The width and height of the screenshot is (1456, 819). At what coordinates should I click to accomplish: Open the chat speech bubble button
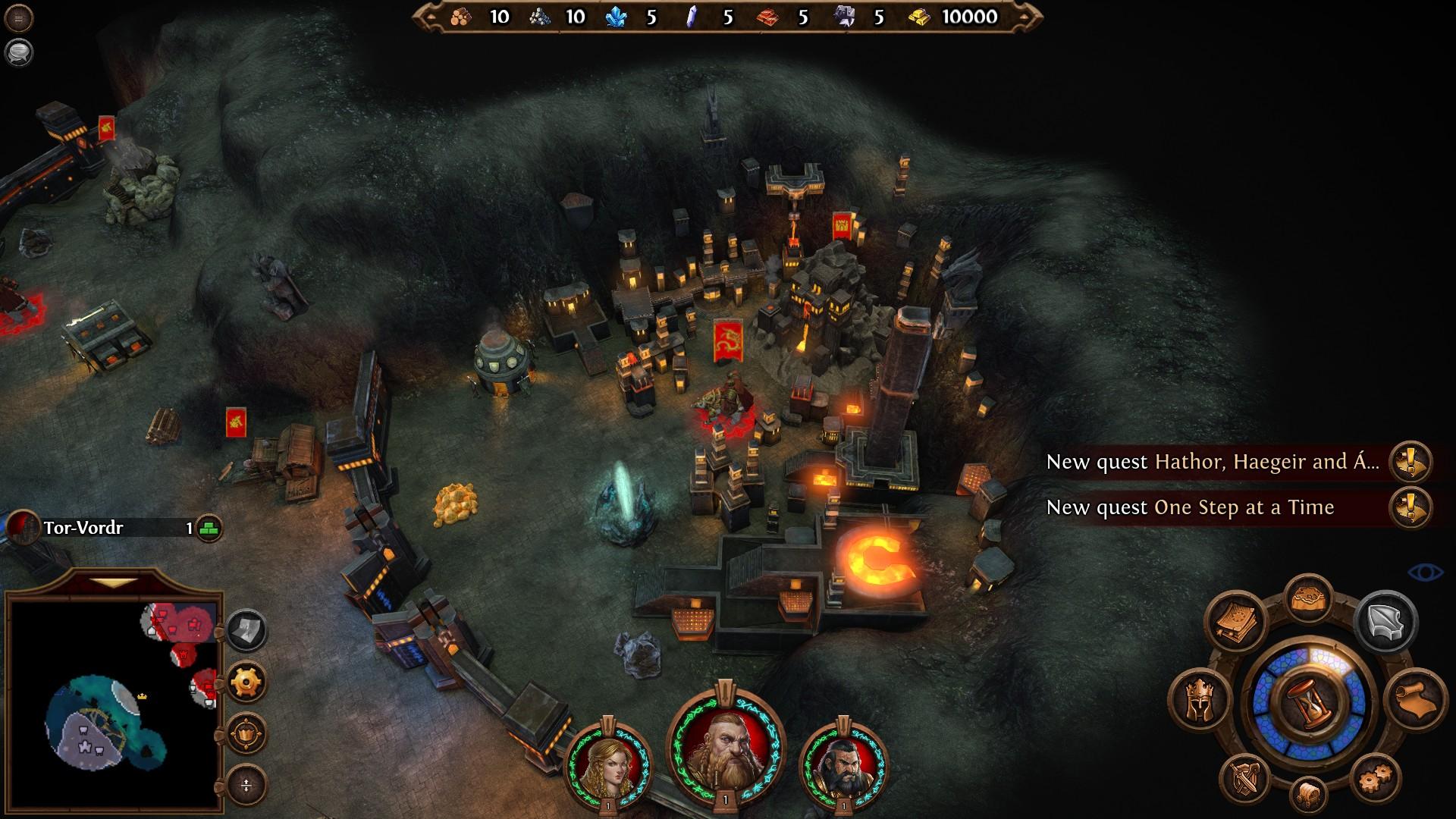(18, 52)
